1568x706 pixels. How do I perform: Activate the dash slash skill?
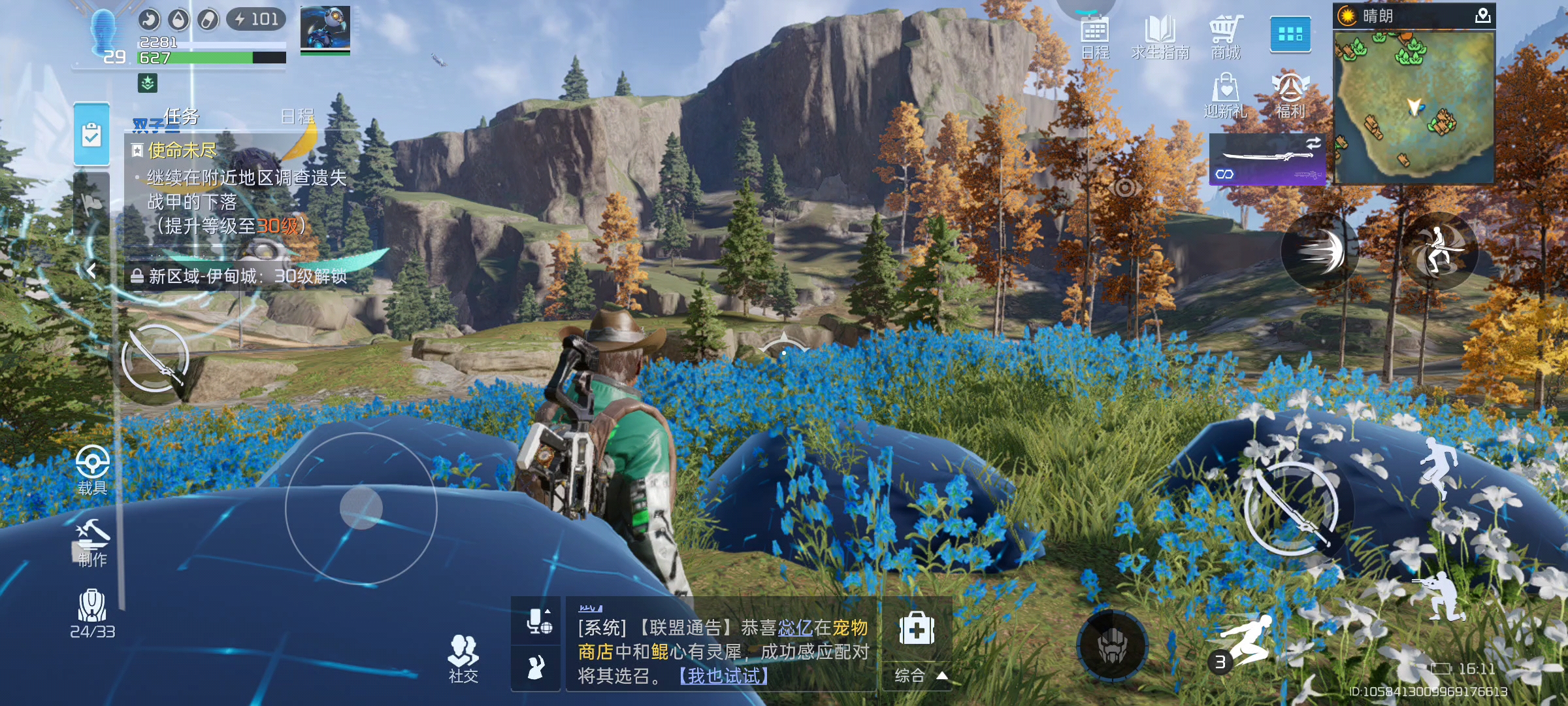coord(1320,251)
